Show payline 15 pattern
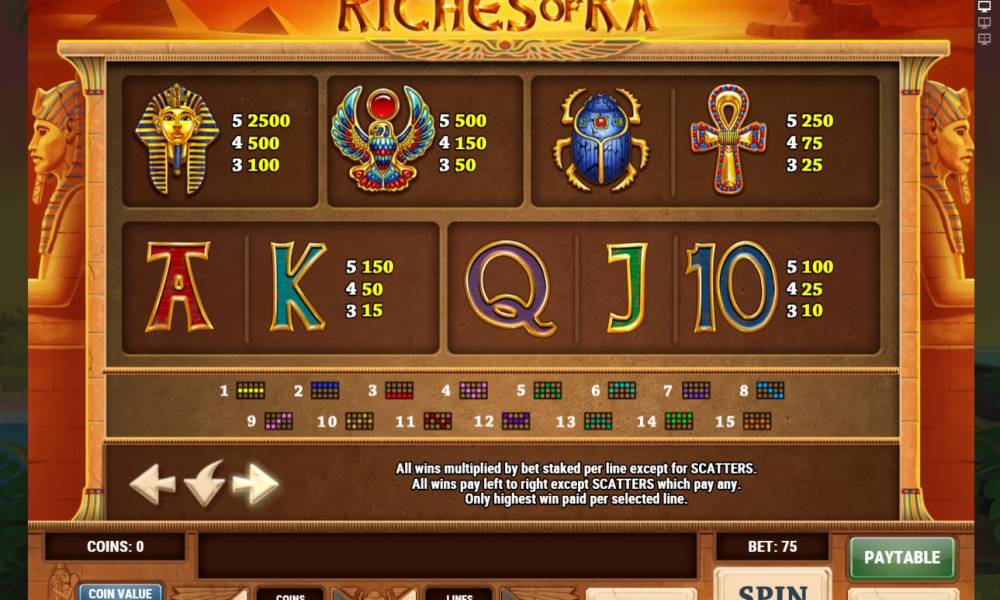Image resolution: width=1000 pixels, height=600 pixels. (757, 422)
